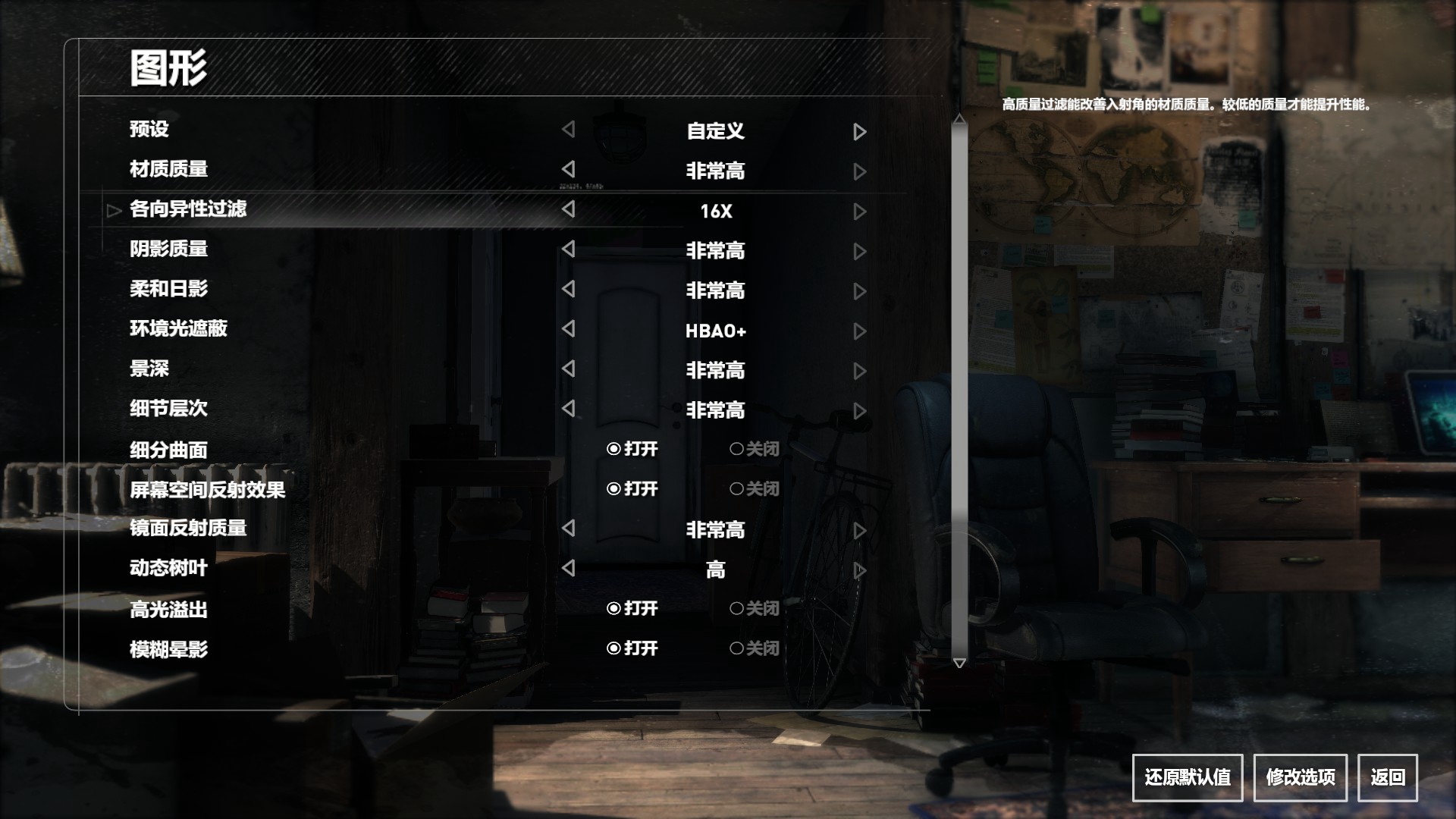The width and height of the screenshot is (1456, 819).
Task: Click the scrollbar on the right side
Action: (960, 391)
